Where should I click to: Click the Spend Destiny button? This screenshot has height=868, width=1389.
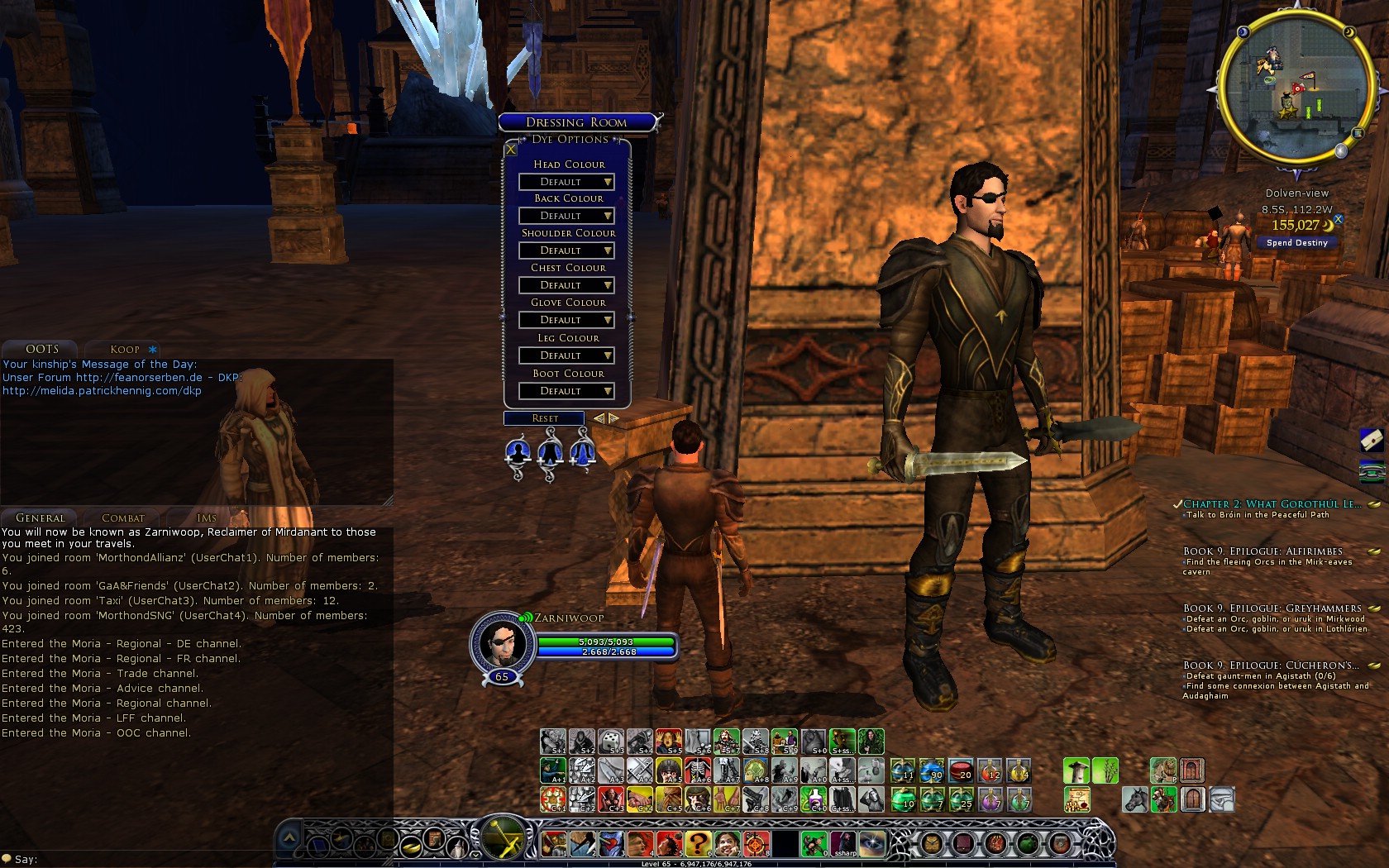tap(1296, 243)
